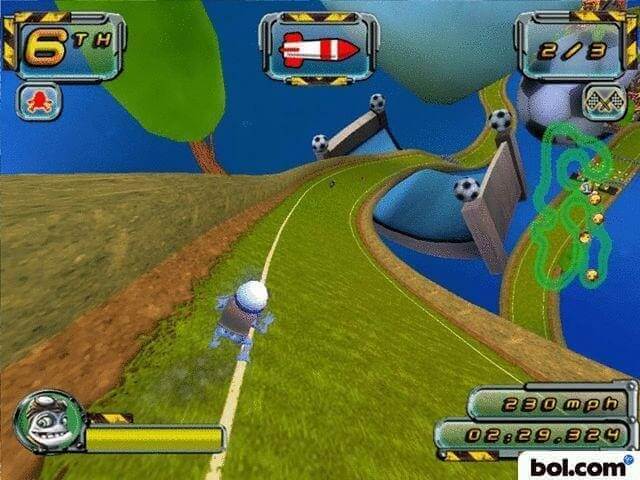Select the rocket item slot
The height and width of the screenshot is (480, 640).
pos(319,49)
